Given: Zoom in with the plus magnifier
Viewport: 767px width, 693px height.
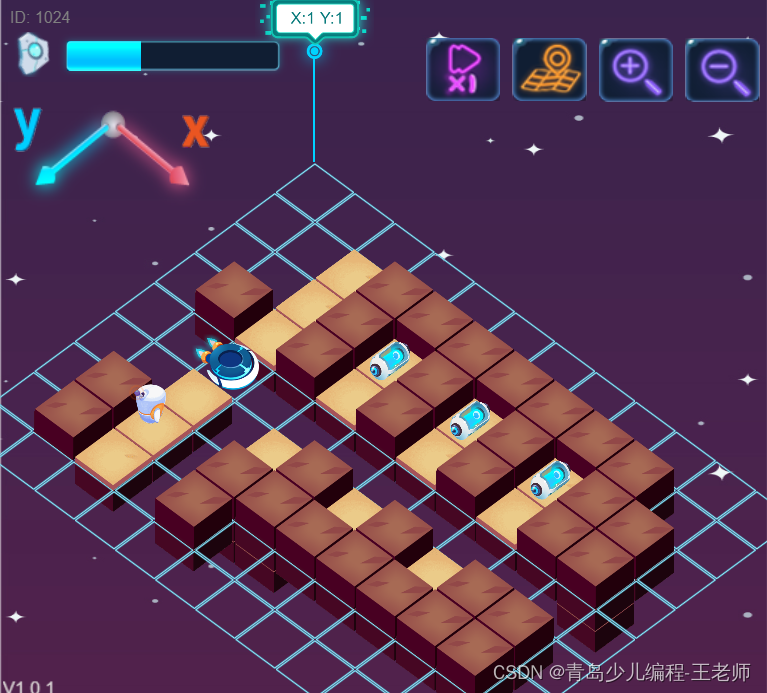Looking at the screenshot, I should [635, 70].
